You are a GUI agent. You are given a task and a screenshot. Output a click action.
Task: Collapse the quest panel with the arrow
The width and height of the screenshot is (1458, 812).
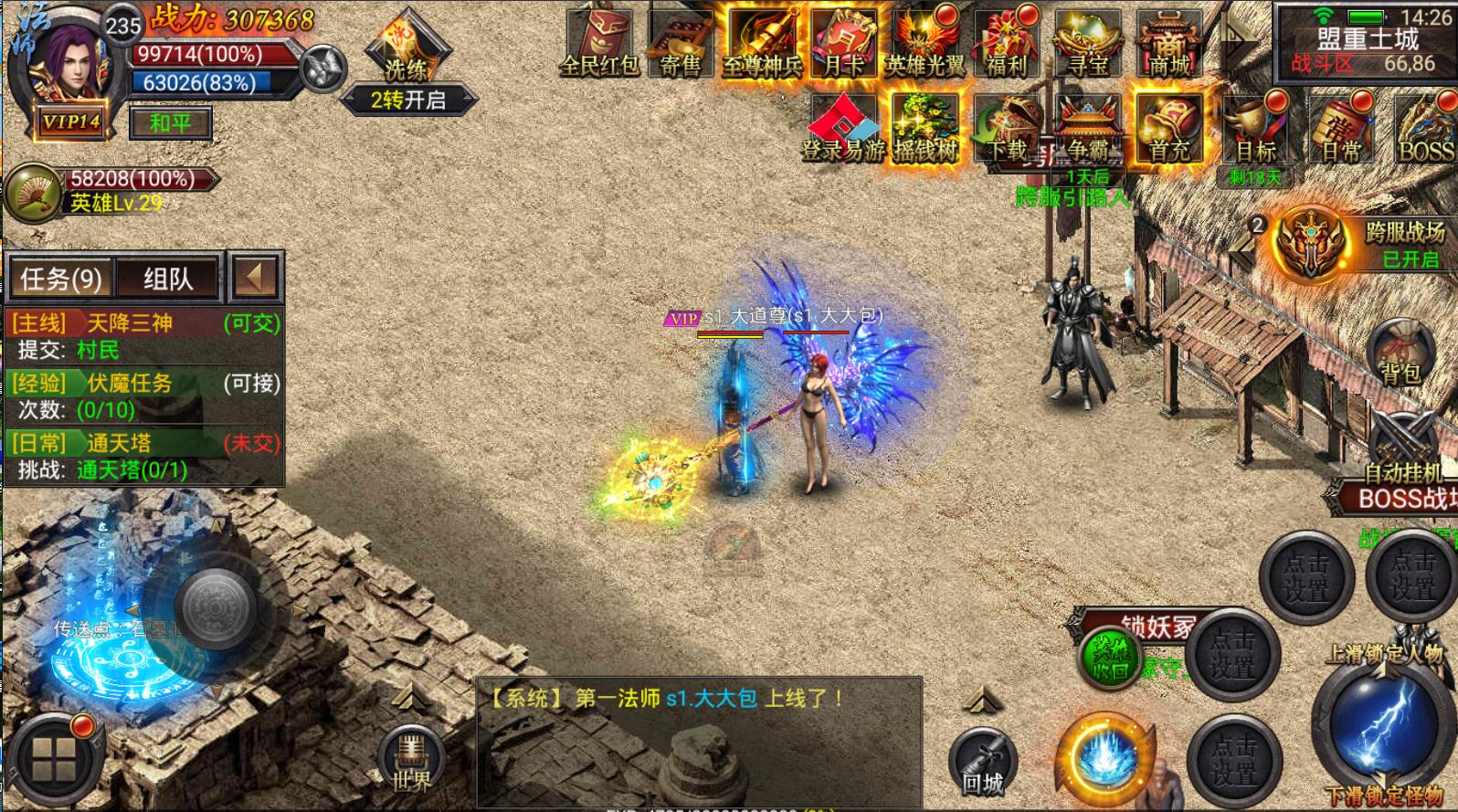[x=255, y=278]
